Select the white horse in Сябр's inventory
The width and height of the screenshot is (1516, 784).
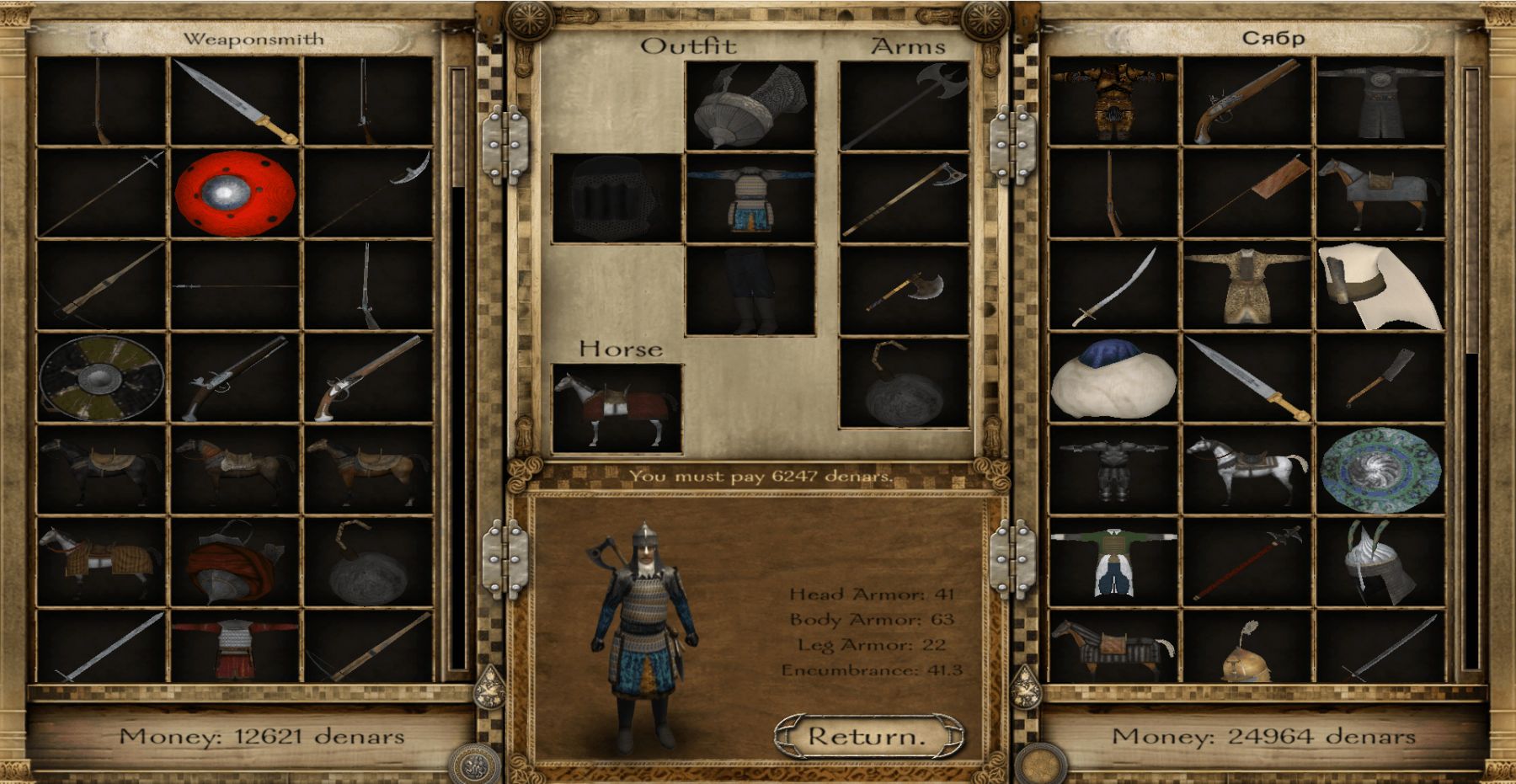[1246, 471]
